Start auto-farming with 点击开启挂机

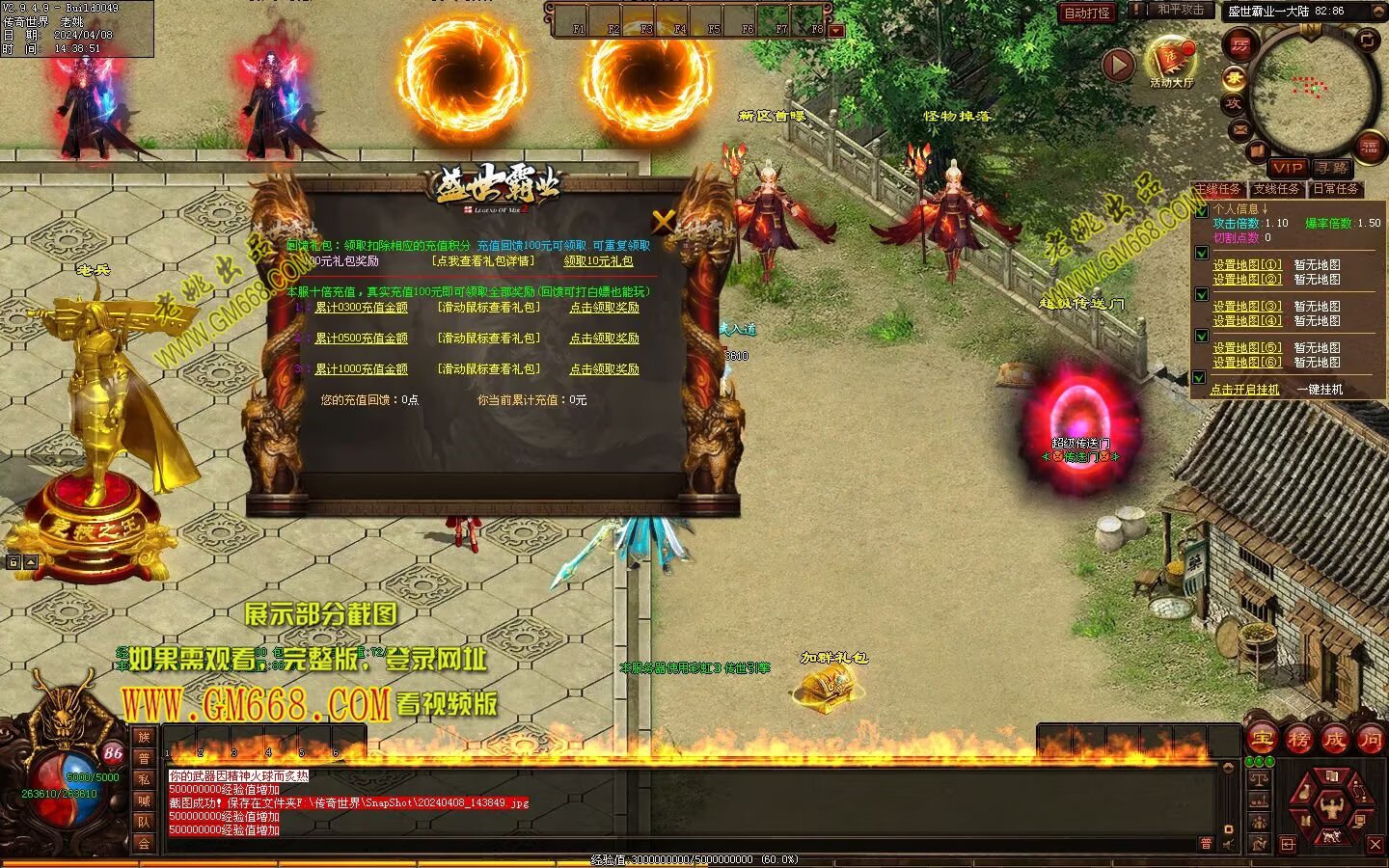pyautogui.click(x=1244, y=390)
